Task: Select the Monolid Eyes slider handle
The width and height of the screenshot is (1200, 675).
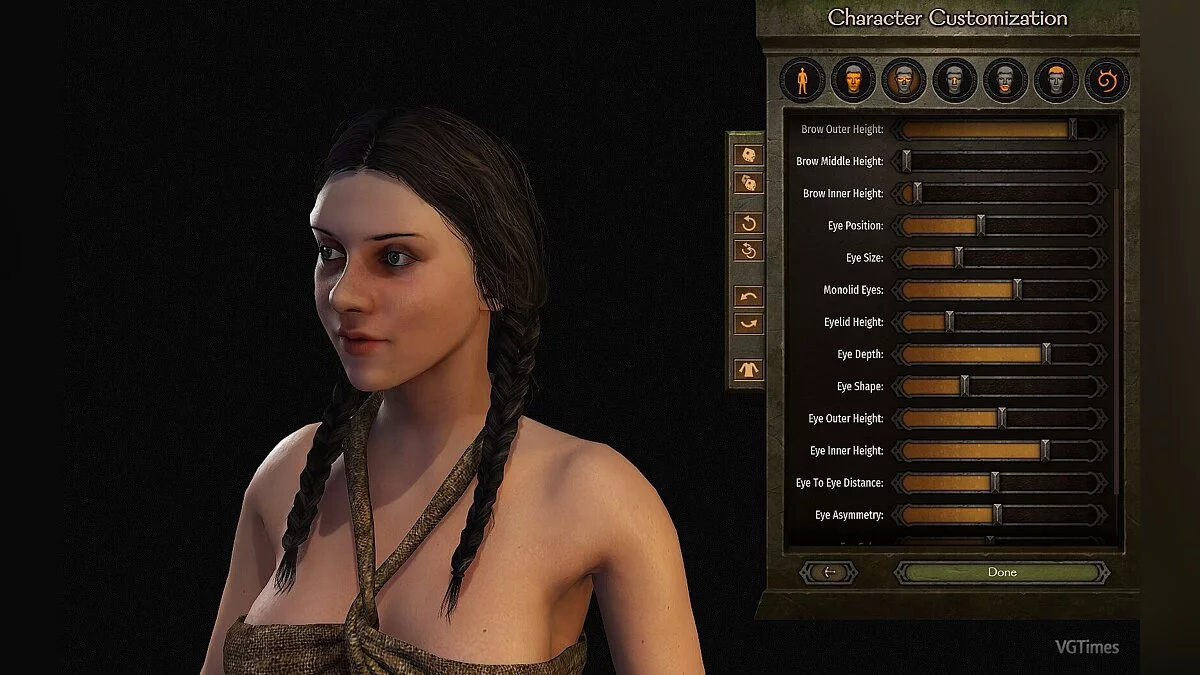Action: point(1017,290)
